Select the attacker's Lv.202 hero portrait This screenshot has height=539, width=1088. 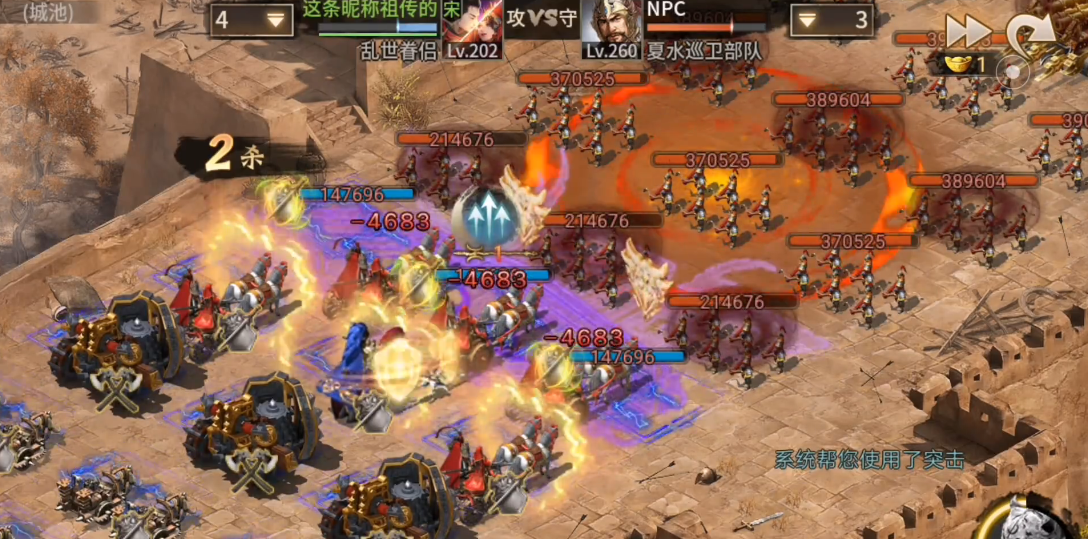[473, 26]
